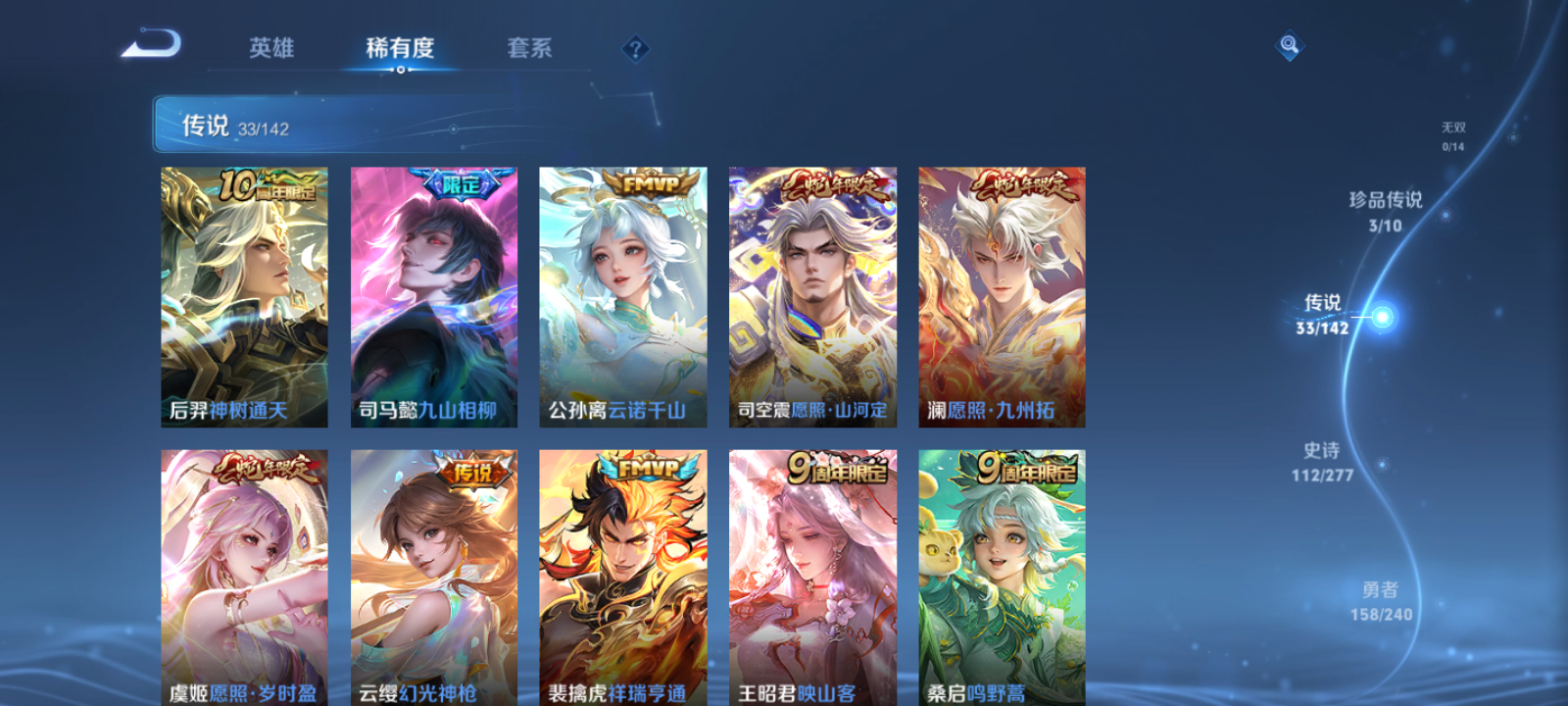Select 裴擒虎's 祥瑞亨通 skin card

pyautogui.click(x=622, y=579)
